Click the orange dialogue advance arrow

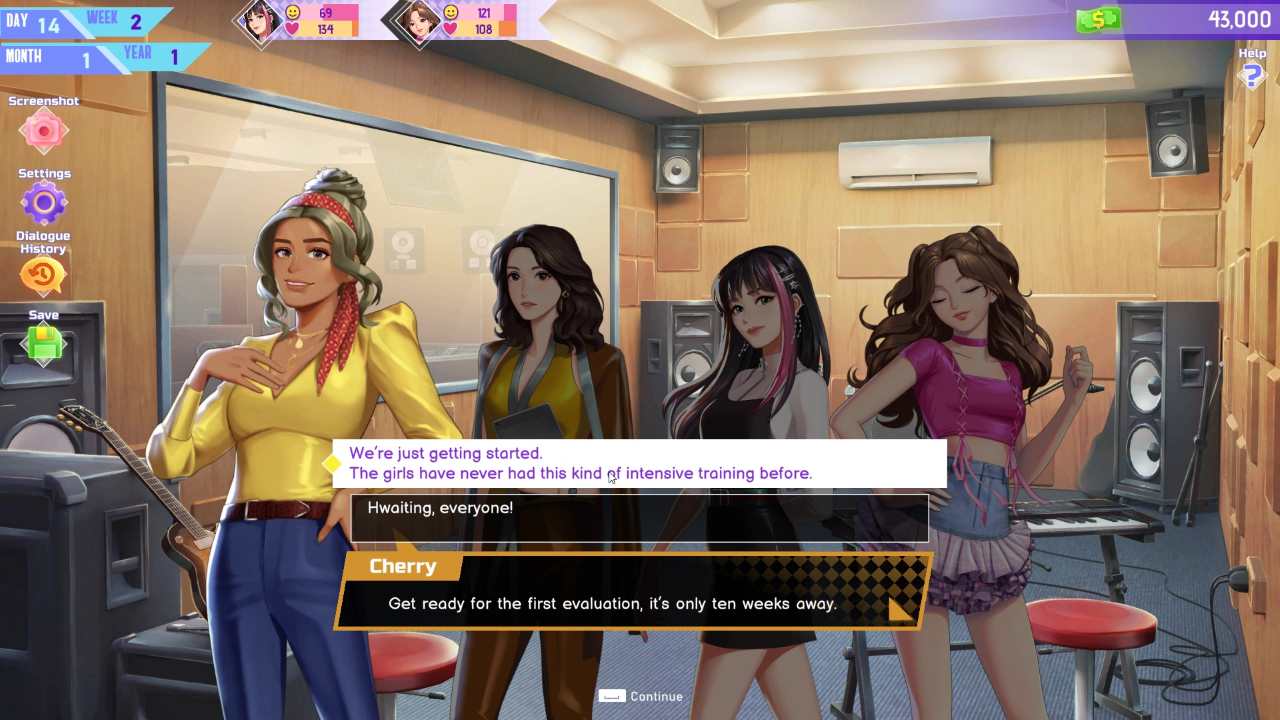tap(899, 608)
